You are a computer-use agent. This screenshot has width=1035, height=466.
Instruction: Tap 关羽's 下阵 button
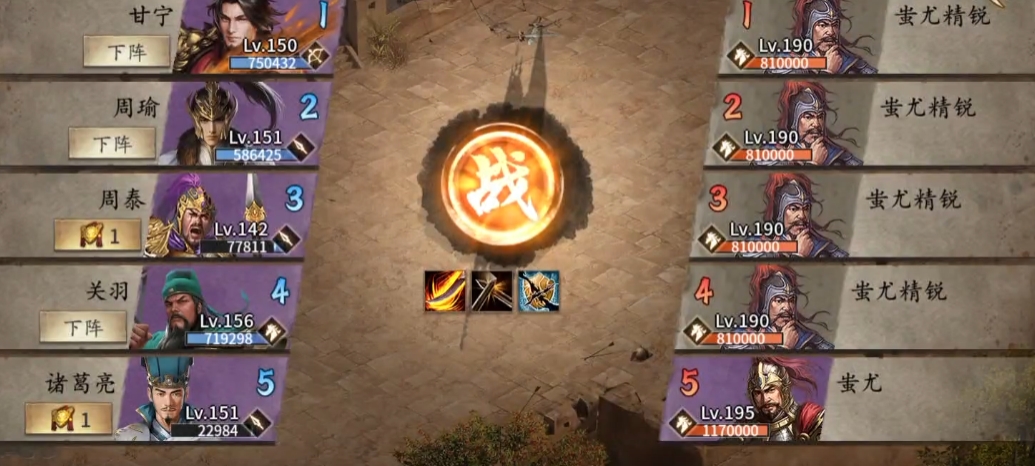click(x=83, y=326)
